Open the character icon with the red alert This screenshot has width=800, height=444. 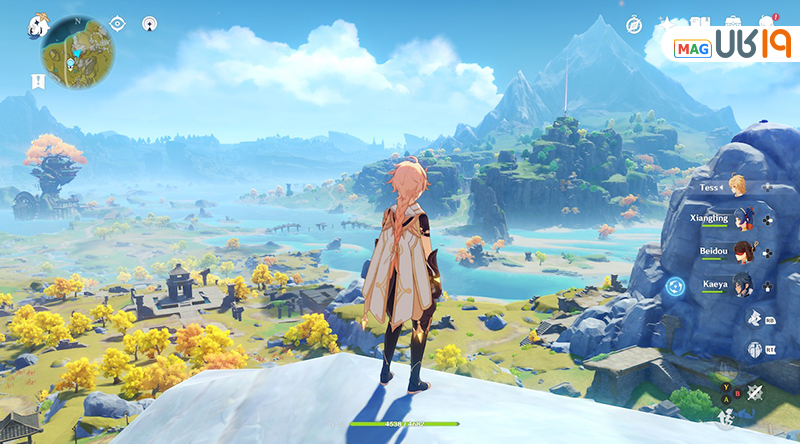tap(767, 21)
